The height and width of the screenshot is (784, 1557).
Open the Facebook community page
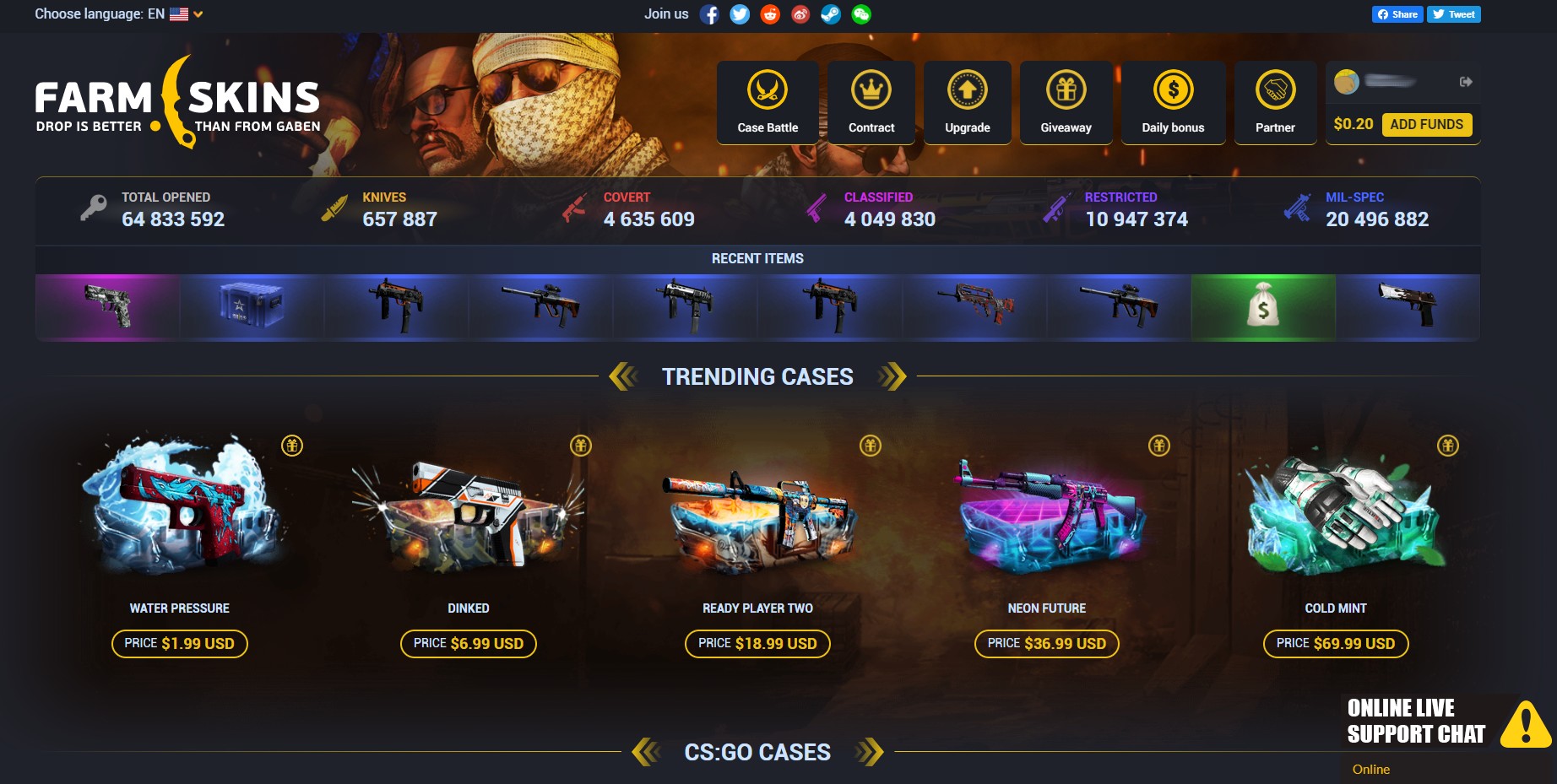click(711, 14)
